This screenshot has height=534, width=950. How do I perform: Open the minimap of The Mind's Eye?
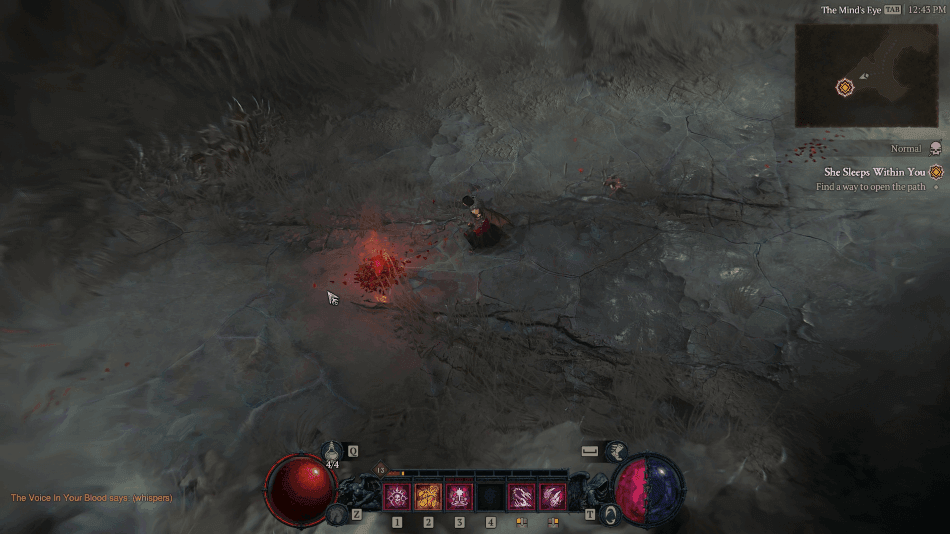tap(866, 75)
